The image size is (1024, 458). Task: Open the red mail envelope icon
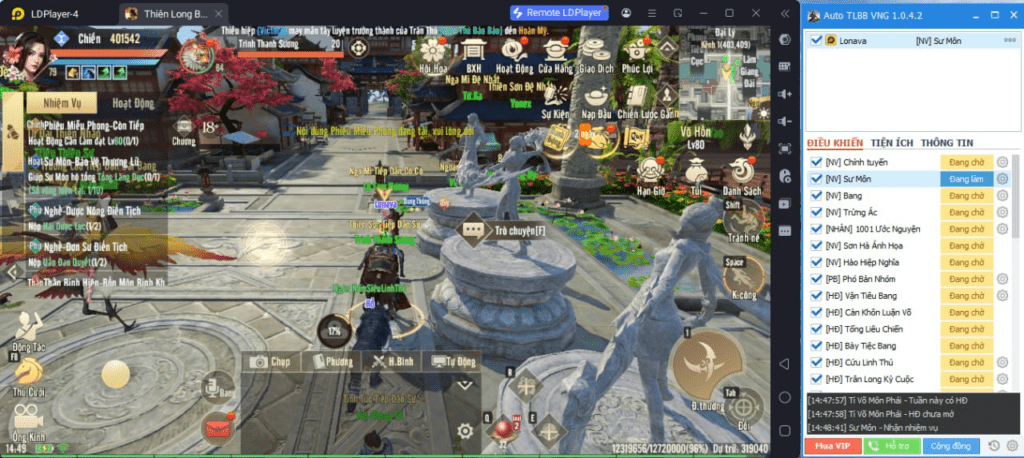[x=215, y=430]
